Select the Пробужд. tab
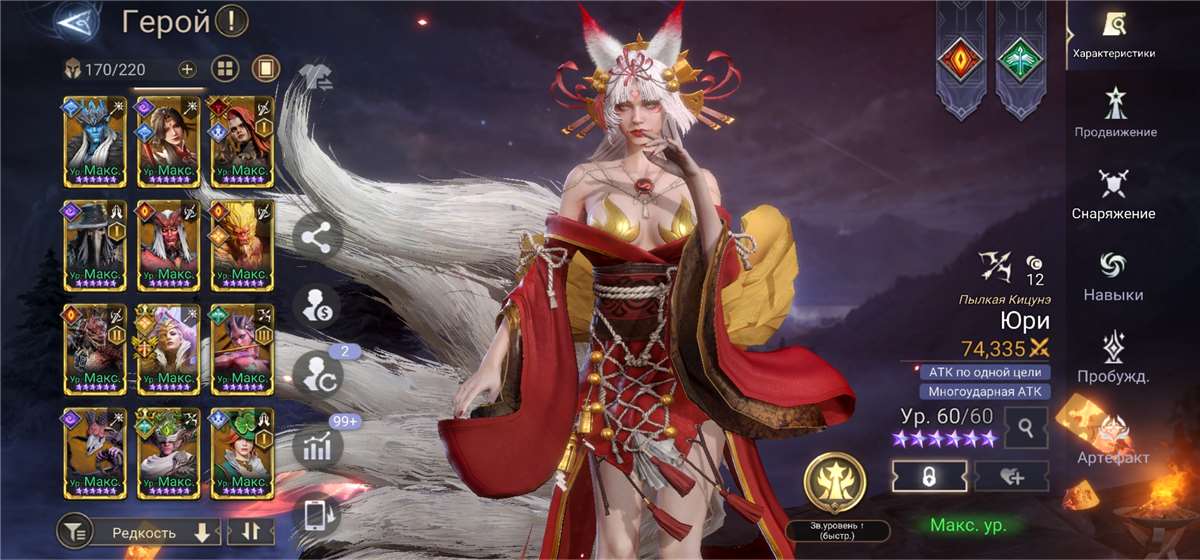 [1113, 358]
